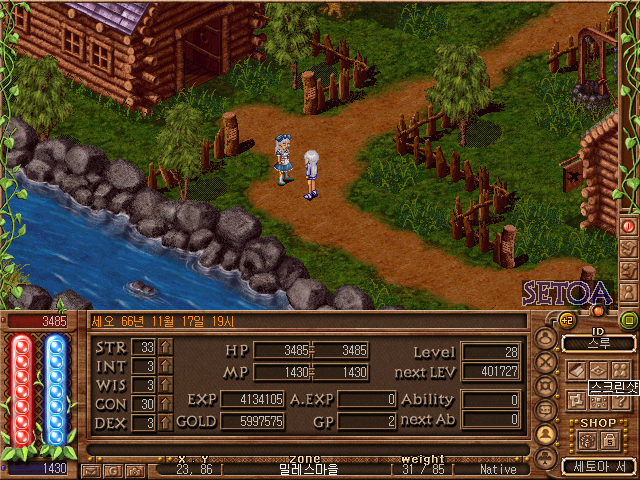The width and height of the screenshot is (640, 480).
Task: Open the left SHOP icon
Action: coord(585,439)
